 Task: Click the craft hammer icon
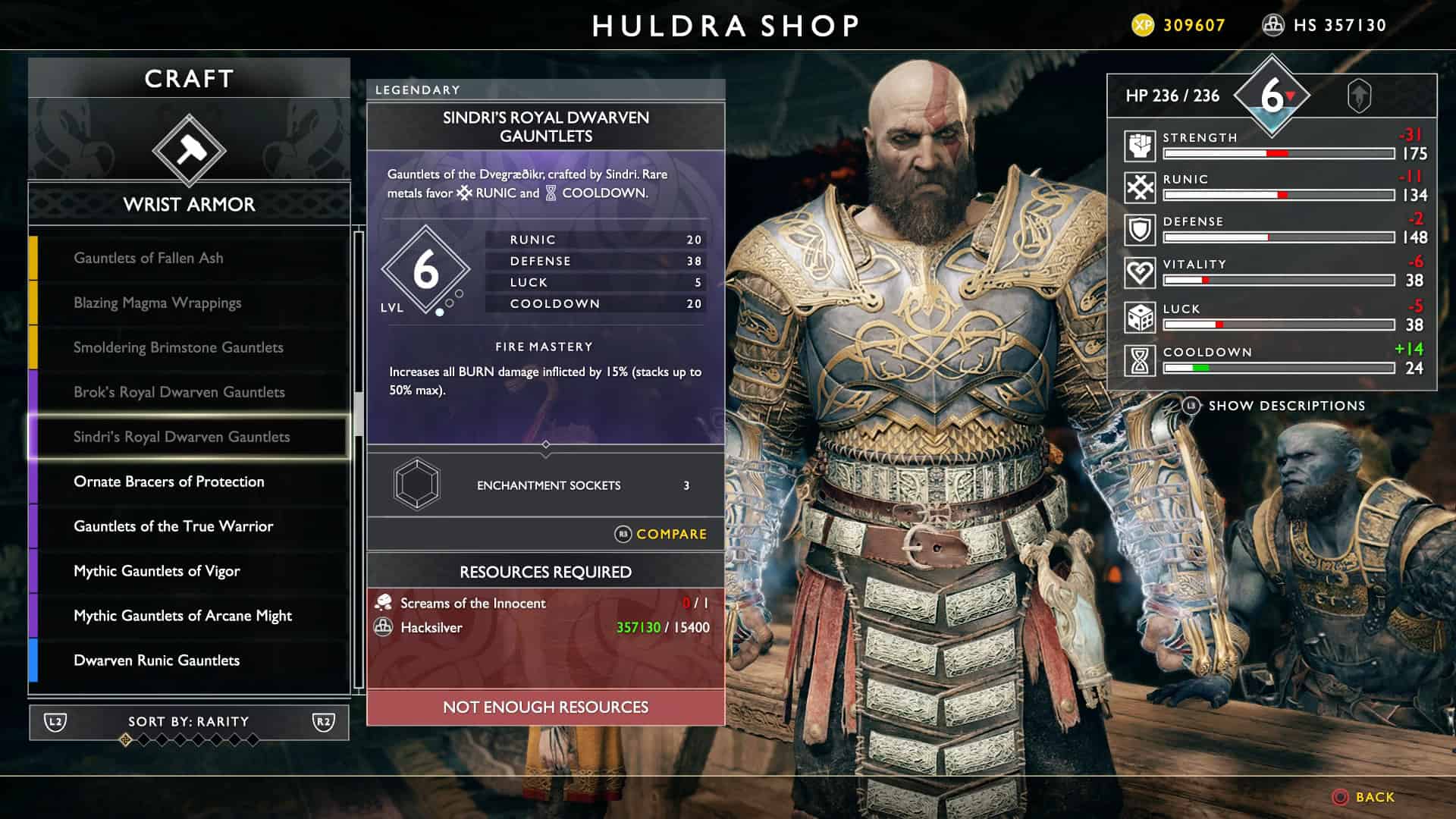click(189, 150)
